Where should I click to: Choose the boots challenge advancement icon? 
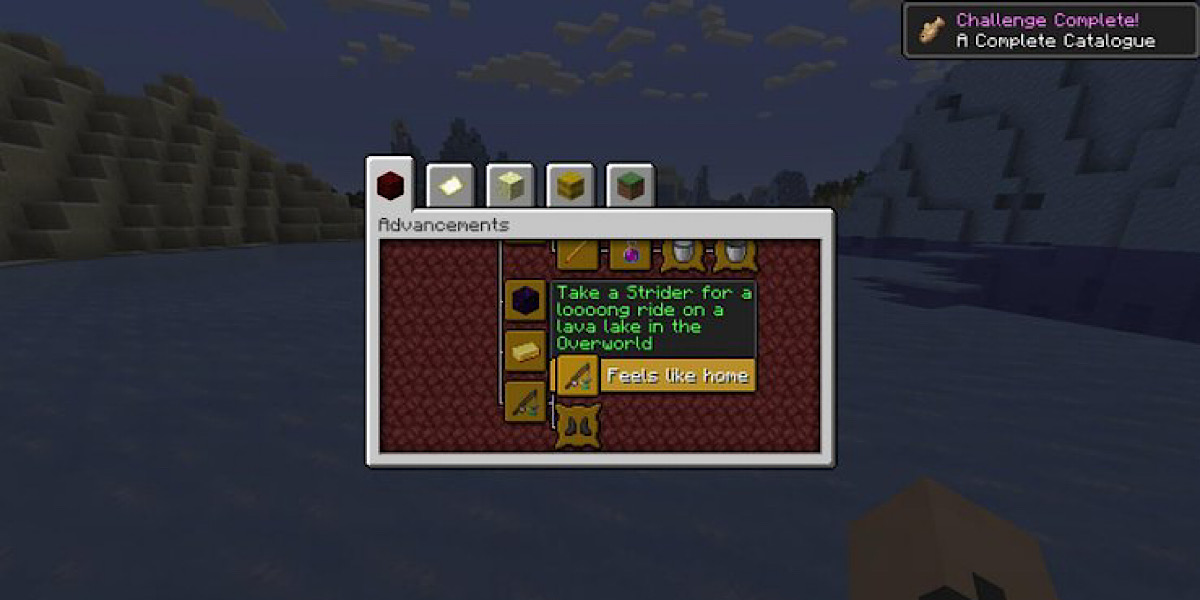click(578, 425)
